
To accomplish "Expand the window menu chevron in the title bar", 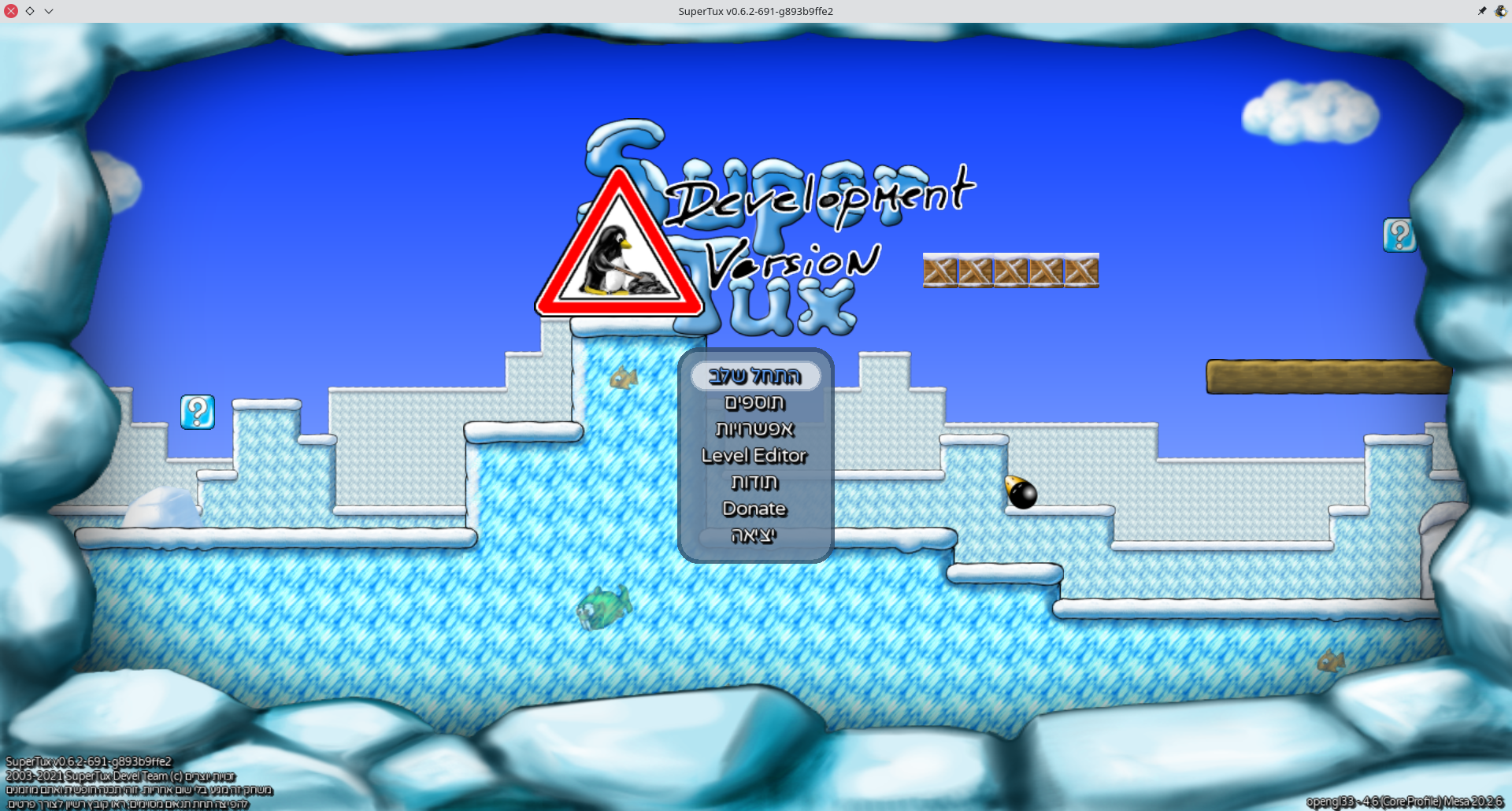I will coord(49,11).
